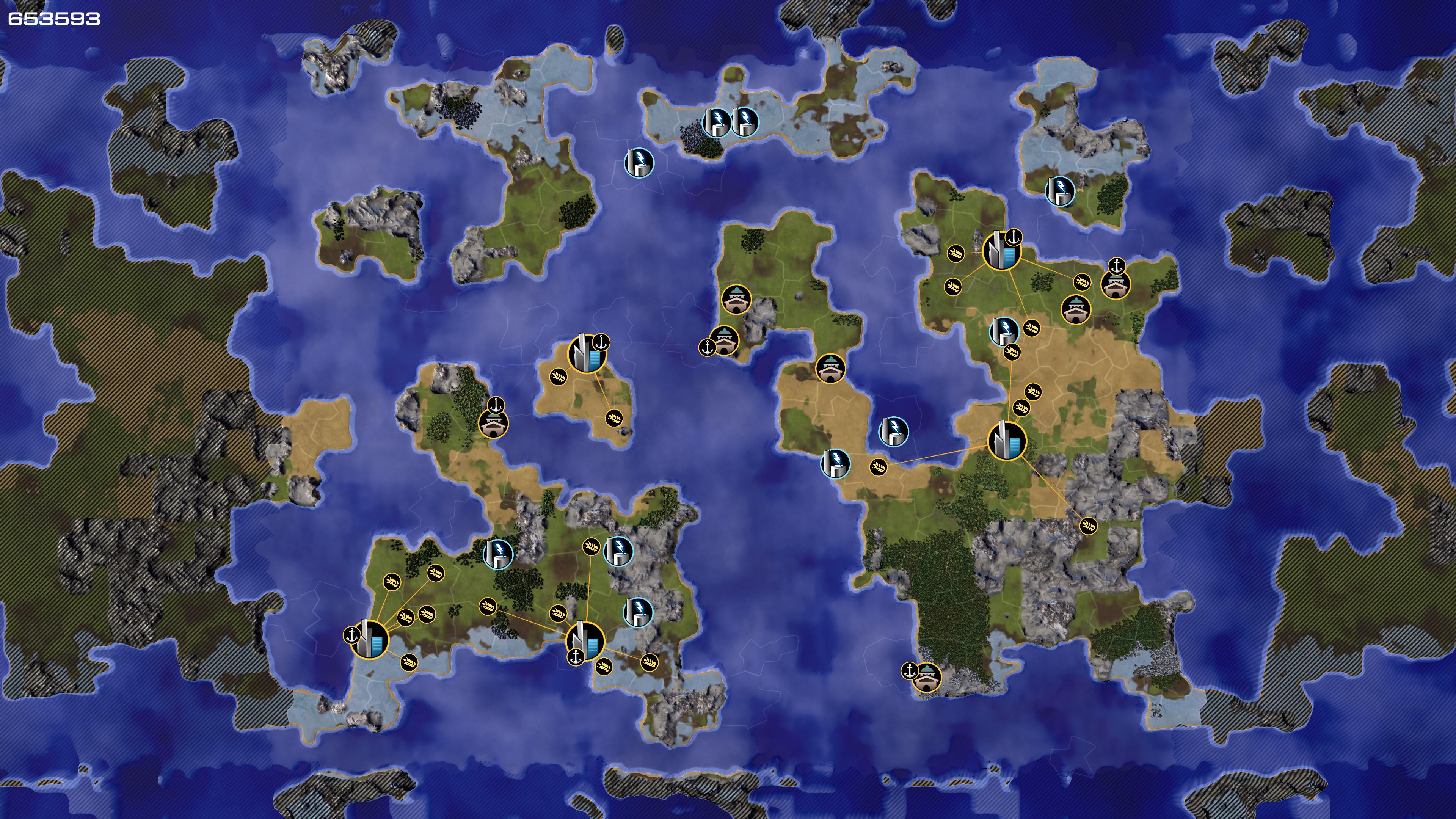Pick the wheat farm marker at the long southeast route's end

coord(1087,526)
